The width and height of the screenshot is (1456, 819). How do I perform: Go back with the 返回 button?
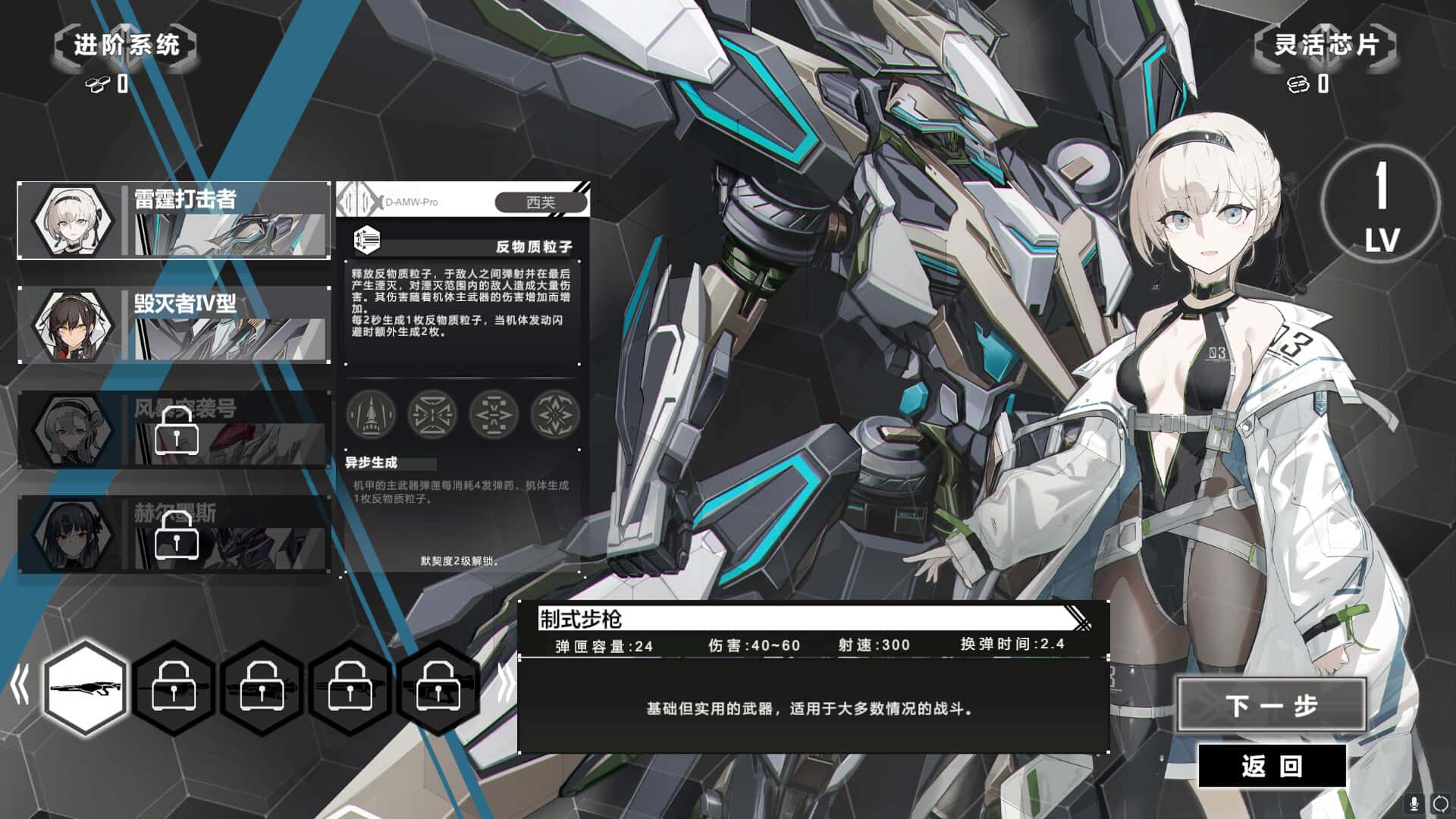(x=1272, y=765)
